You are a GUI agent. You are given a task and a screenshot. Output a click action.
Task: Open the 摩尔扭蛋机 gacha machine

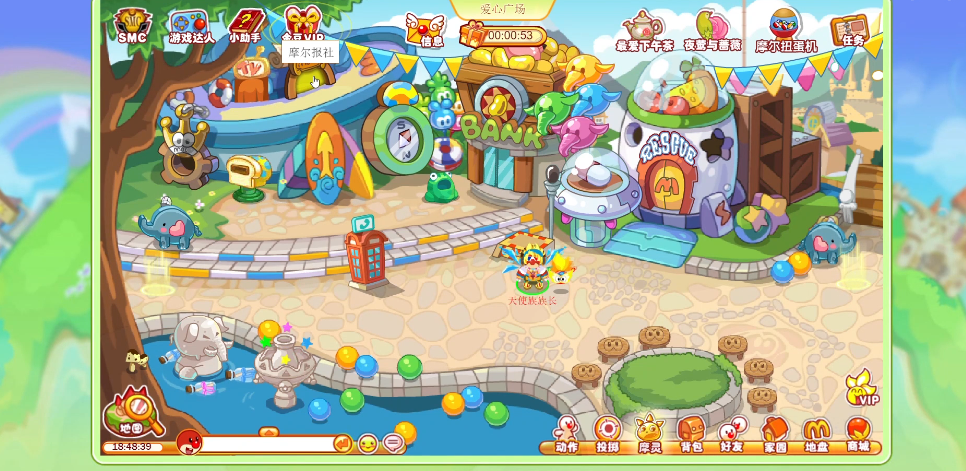[x=785, y=30]
